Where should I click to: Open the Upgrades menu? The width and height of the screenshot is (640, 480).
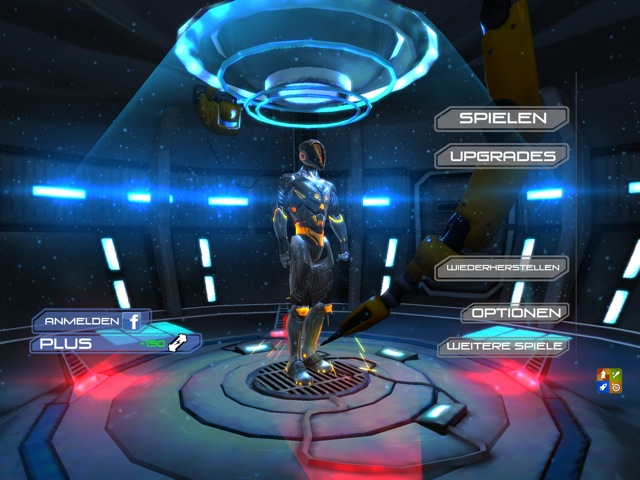click(502, 156)
